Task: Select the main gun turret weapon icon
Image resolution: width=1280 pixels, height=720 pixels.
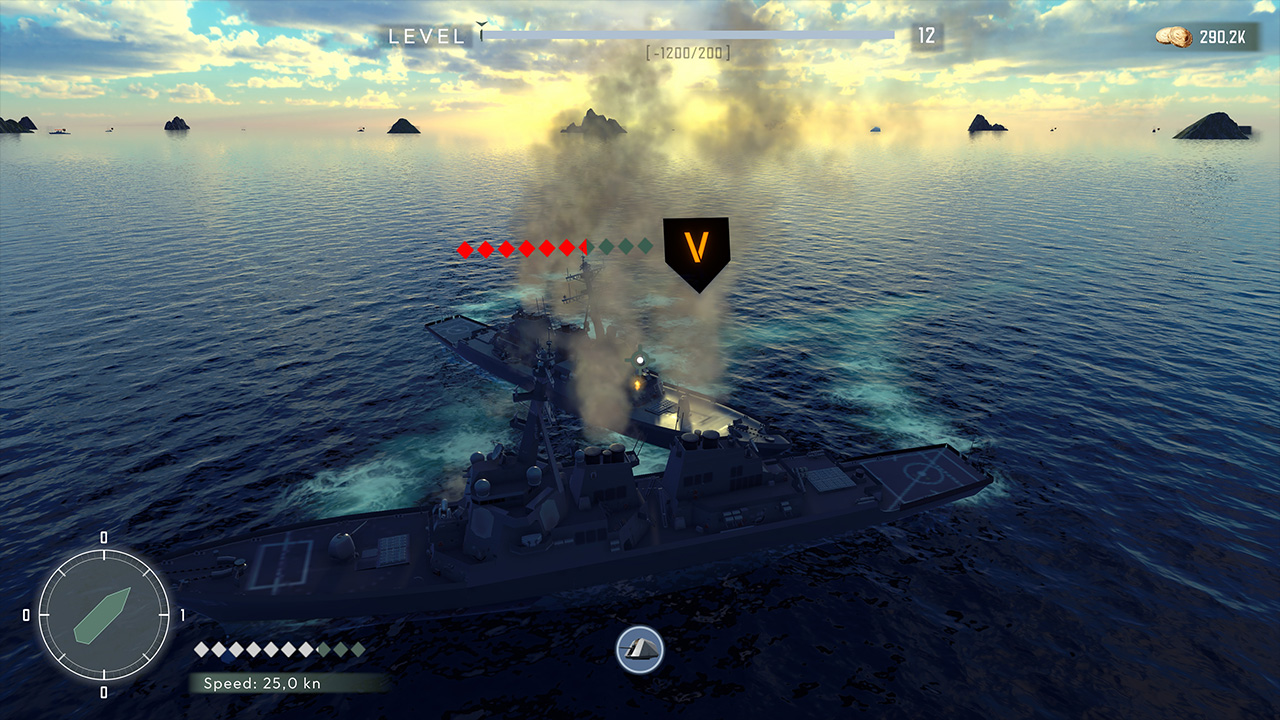Action: point(640,651)
